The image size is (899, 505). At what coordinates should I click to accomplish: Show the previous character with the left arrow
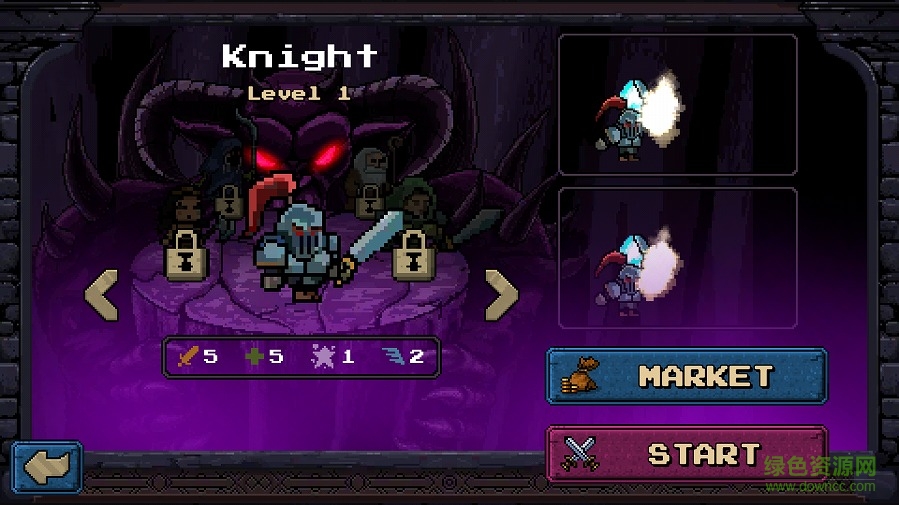pos(101,294)
